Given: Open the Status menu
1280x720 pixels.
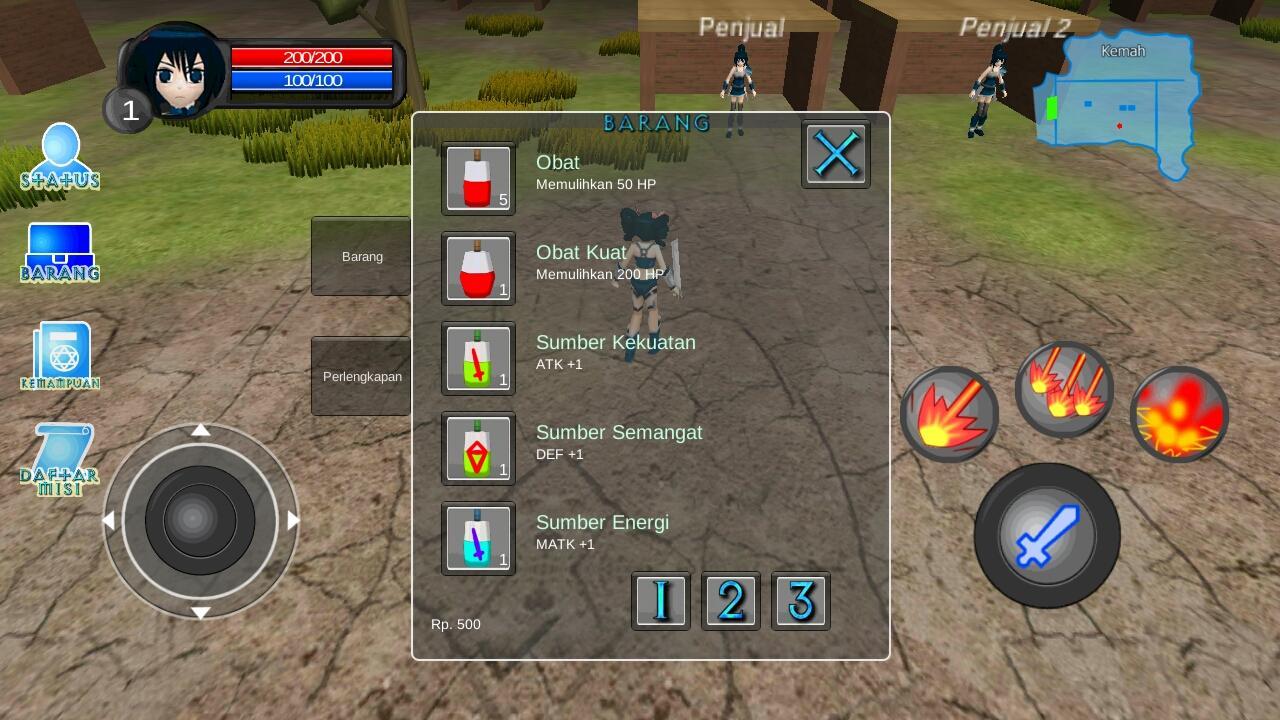Looking at the screenshot, I should point(60,157).
